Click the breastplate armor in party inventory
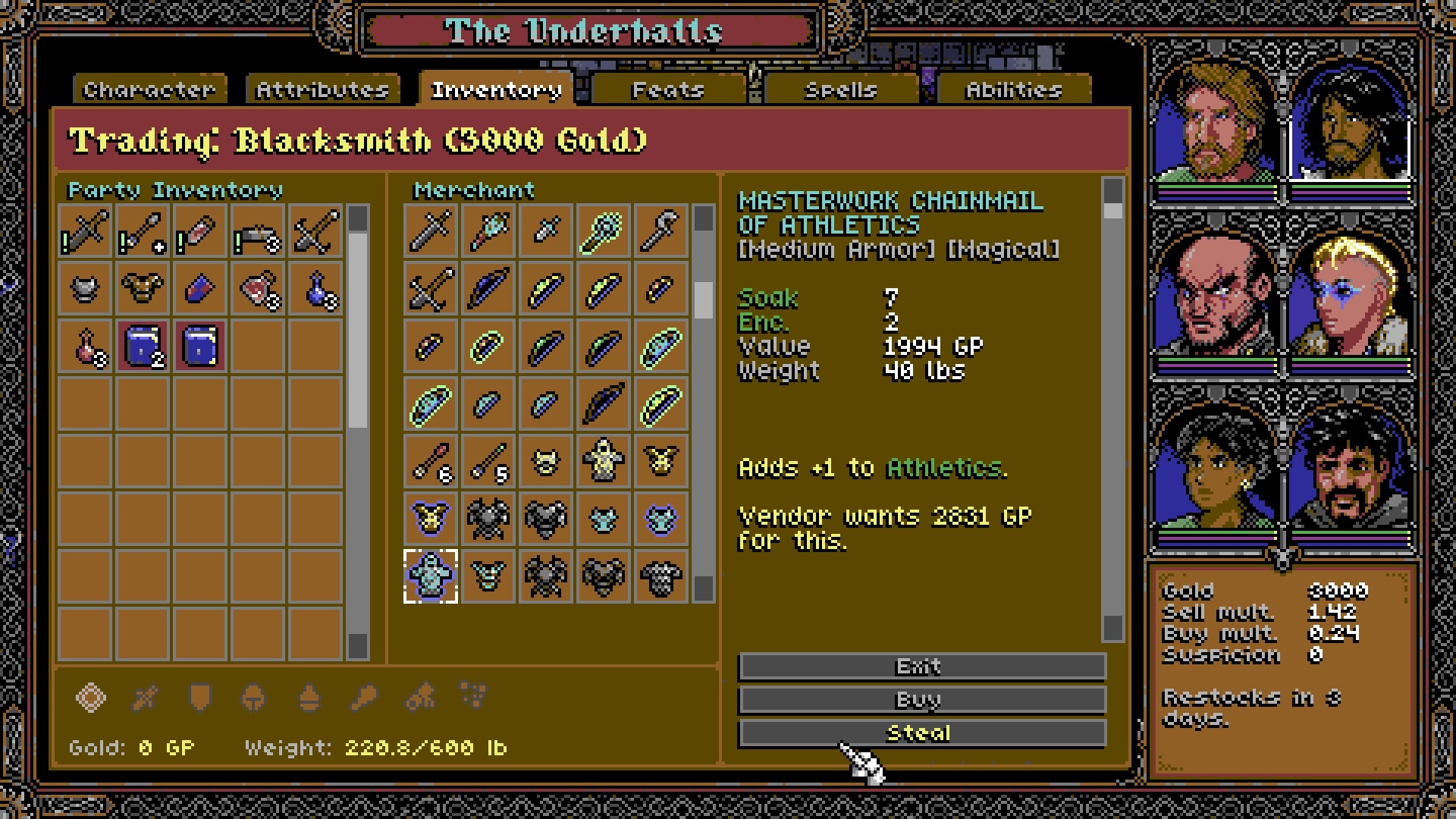This screenshot has width=1456, height=819. [x=143, y=288]
